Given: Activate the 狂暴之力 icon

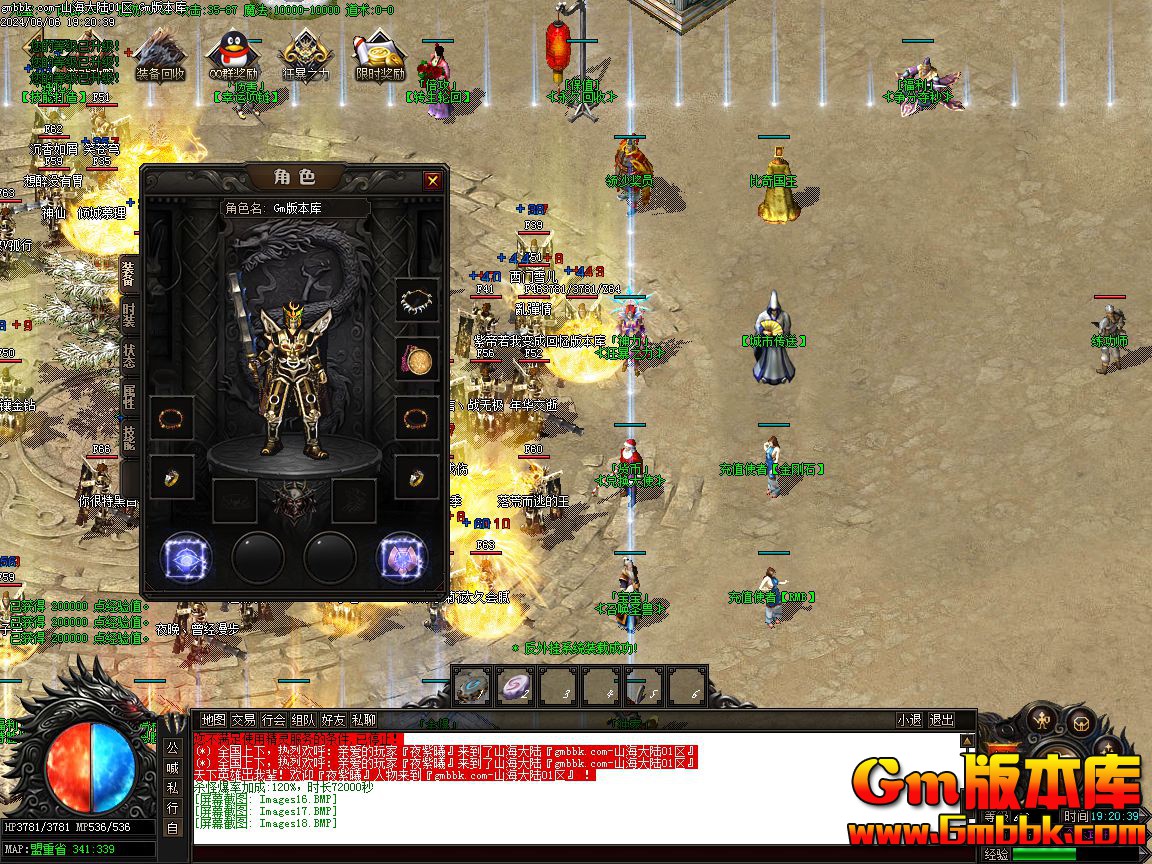Looking at the screenshot, I should tap(305, 57).
